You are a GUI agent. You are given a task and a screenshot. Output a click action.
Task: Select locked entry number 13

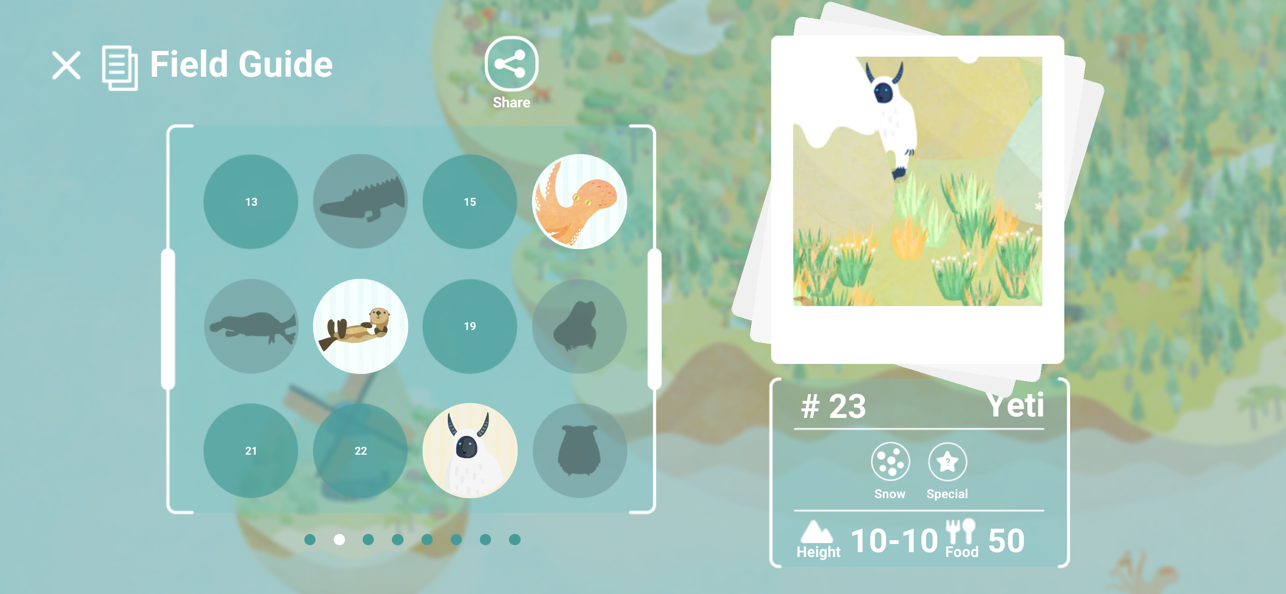251,202
